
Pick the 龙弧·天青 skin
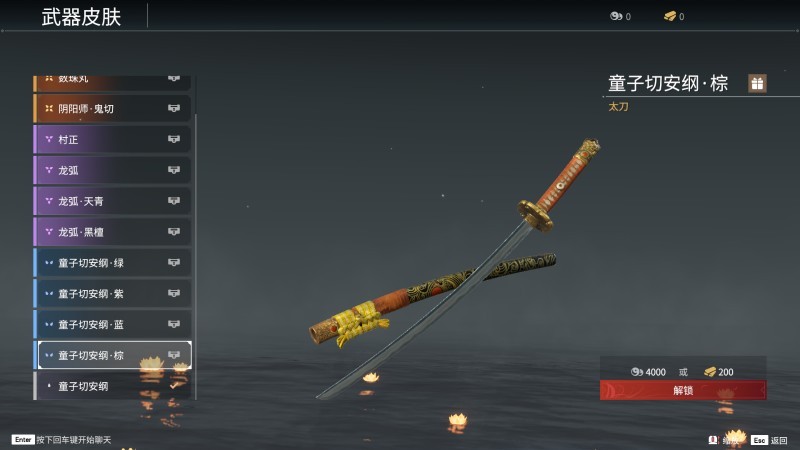click(112, 201)
